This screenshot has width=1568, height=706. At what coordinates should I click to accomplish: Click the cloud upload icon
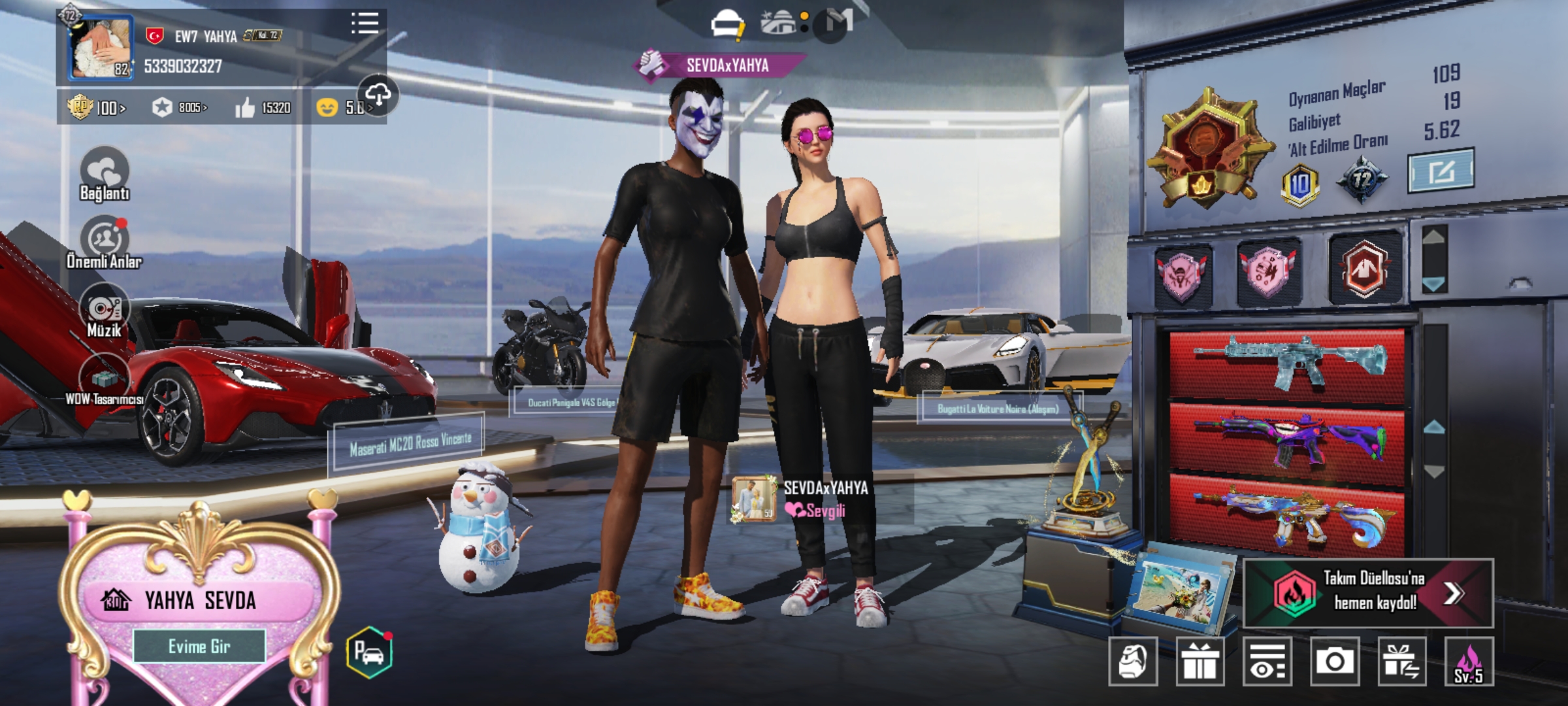(378, 95)
